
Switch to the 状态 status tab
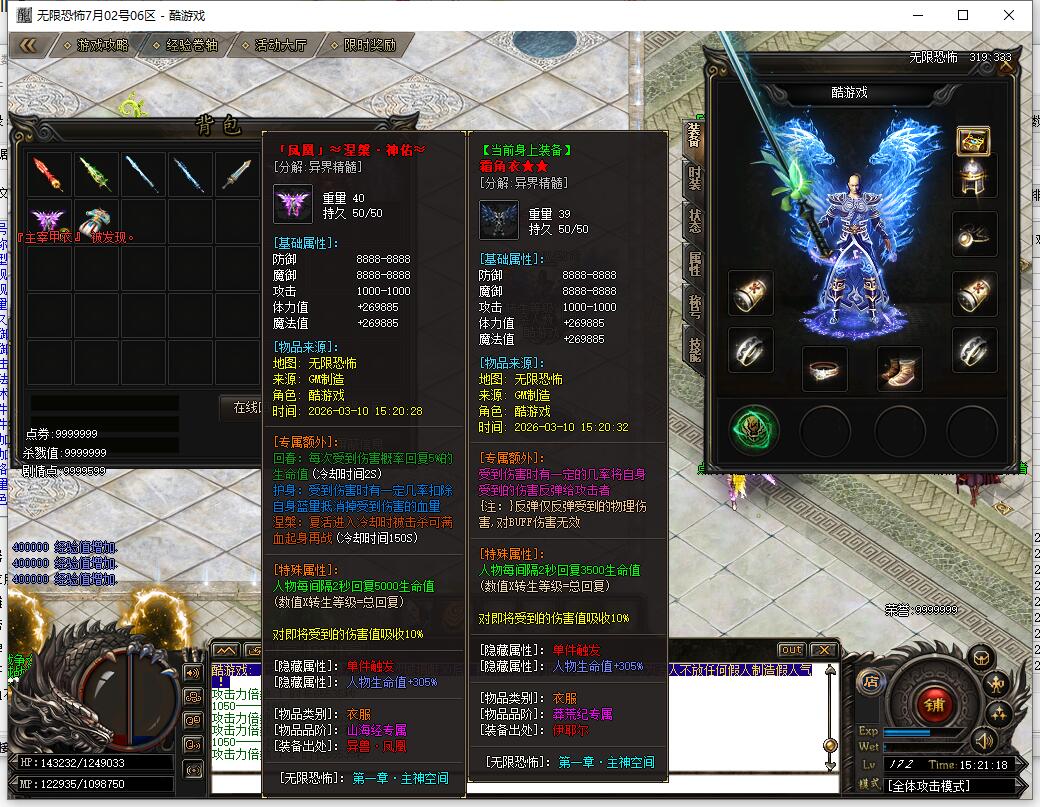pyautogui.click(x=695, y=220)
